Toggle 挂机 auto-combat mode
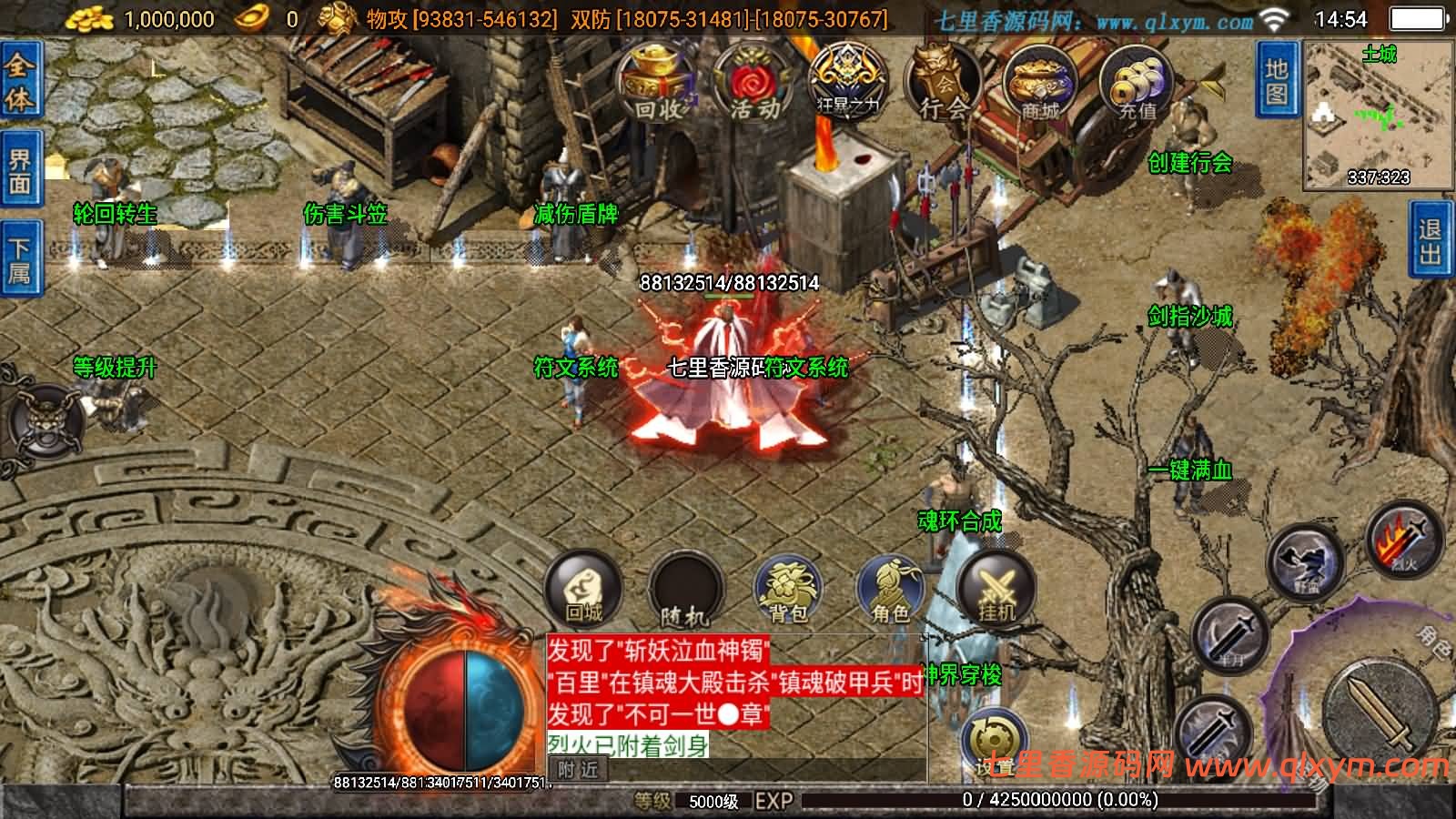1456x819 pixels. click(x=996, y=590)
